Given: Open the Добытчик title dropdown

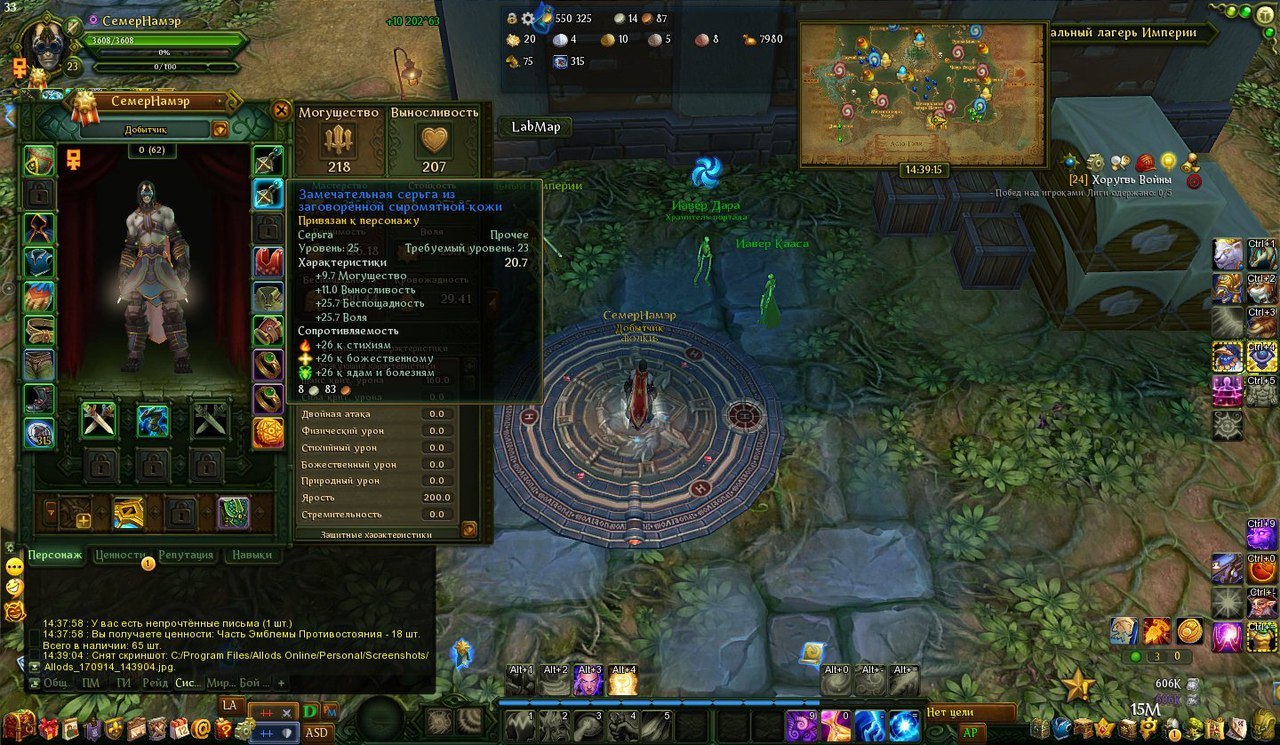Looking at the screenshot, I should 219,129.
